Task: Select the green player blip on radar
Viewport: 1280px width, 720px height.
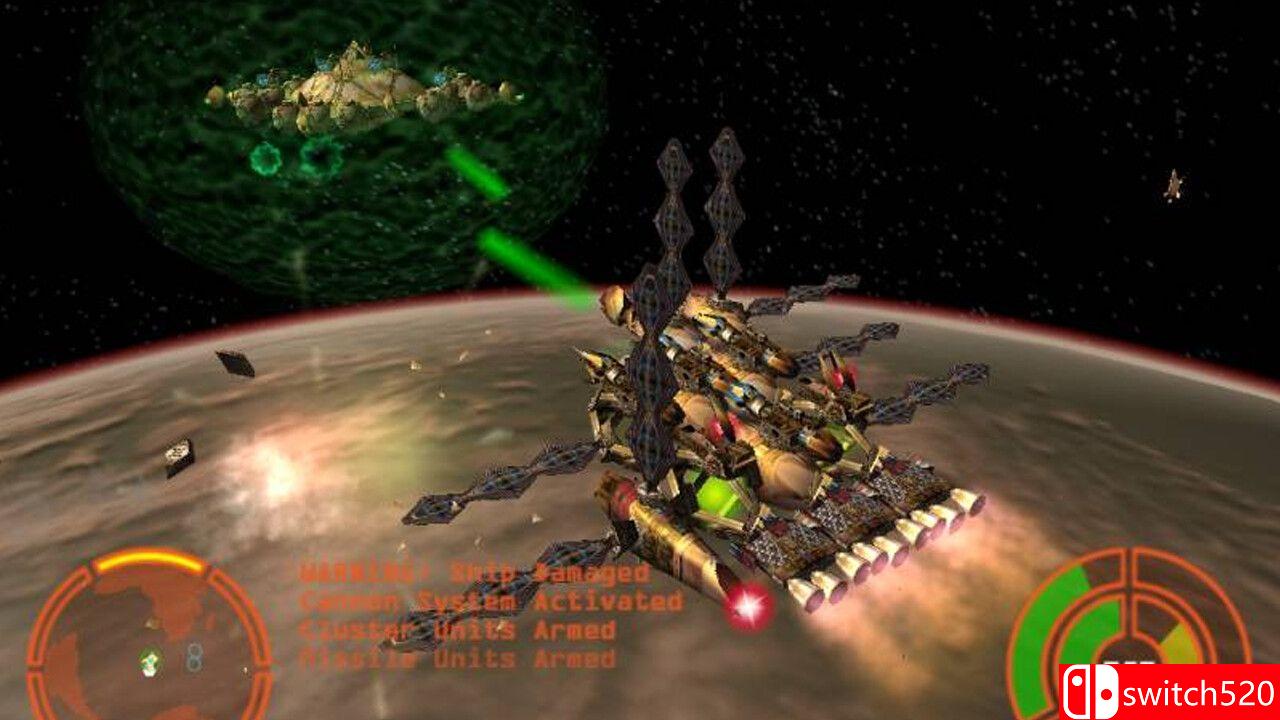Action: 148,660
